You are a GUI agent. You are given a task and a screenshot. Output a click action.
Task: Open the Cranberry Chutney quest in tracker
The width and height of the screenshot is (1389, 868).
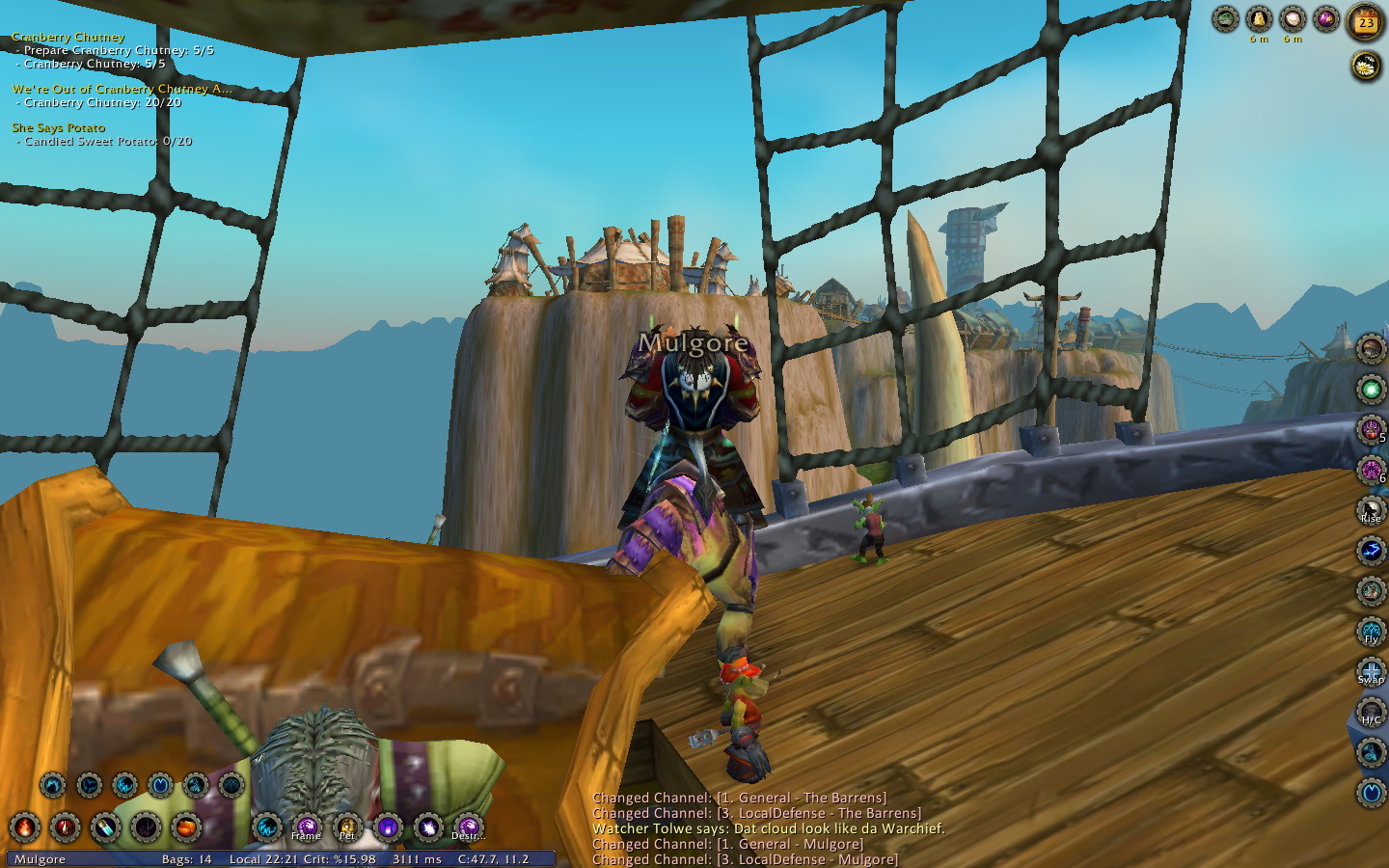(68, 37)
